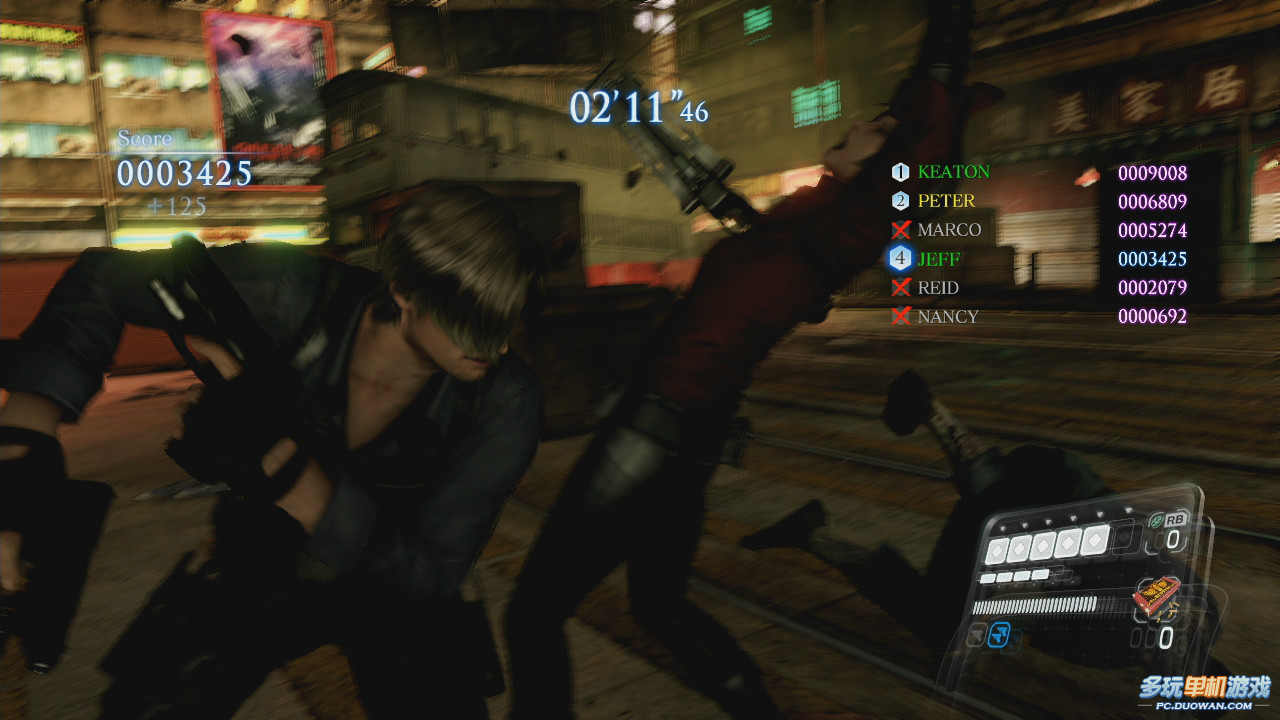Highlight JEFF's scoreboard entry
The height and width of the screenshot is (720, 1280).
[x=938, y=259]
